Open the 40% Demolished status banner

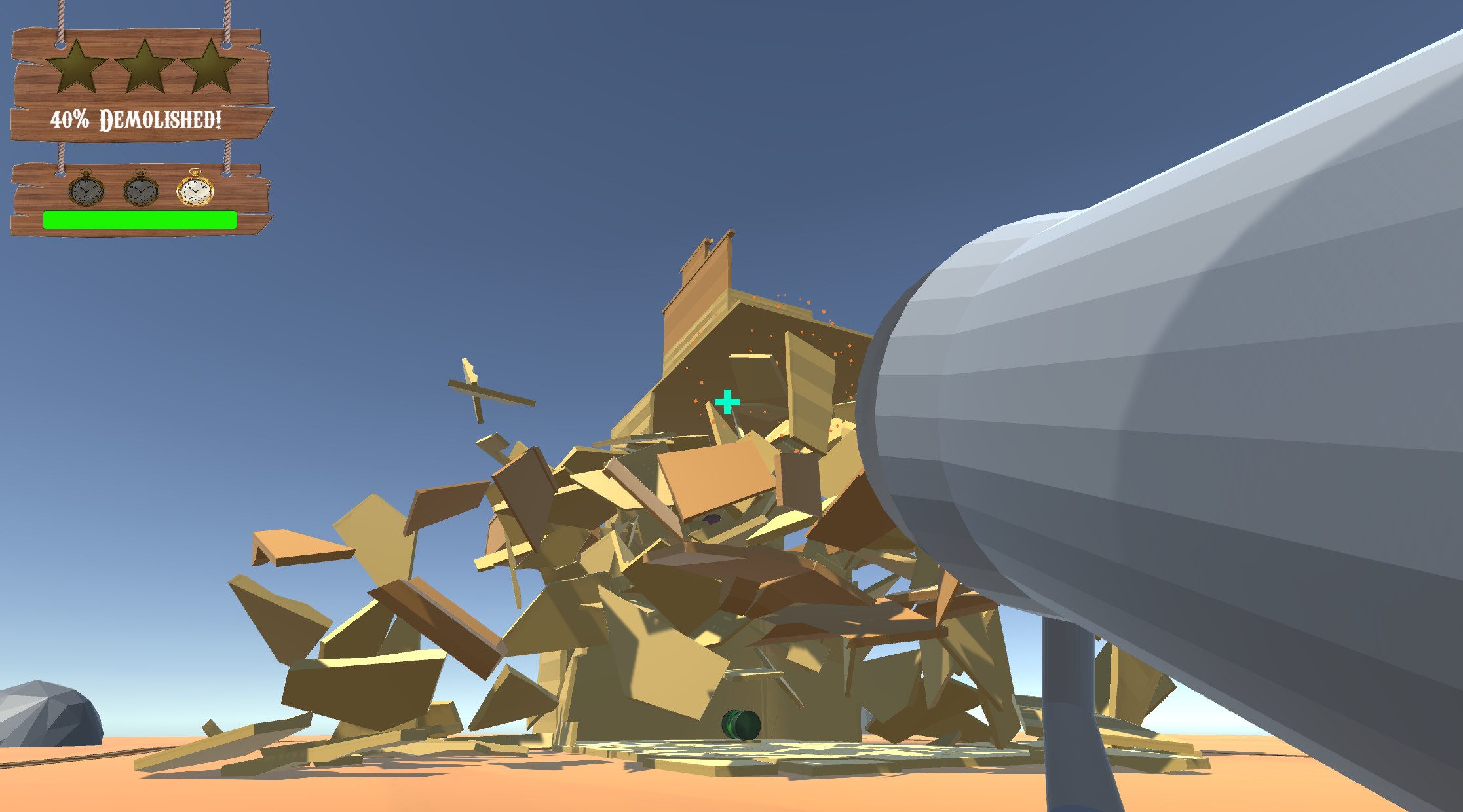[x=136, y=119]
